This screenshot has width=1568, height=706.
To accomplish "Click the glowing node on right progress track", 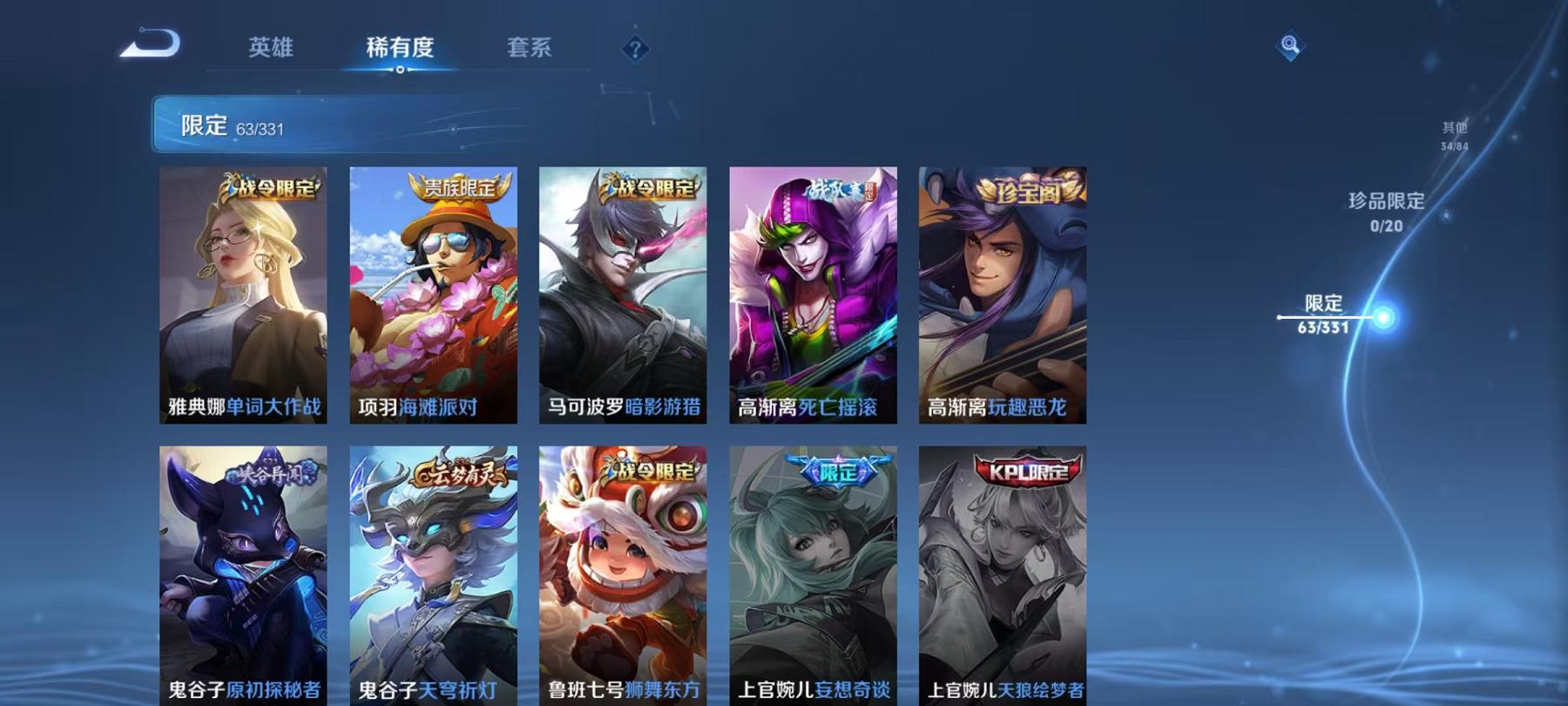I will pos(1382,318).
